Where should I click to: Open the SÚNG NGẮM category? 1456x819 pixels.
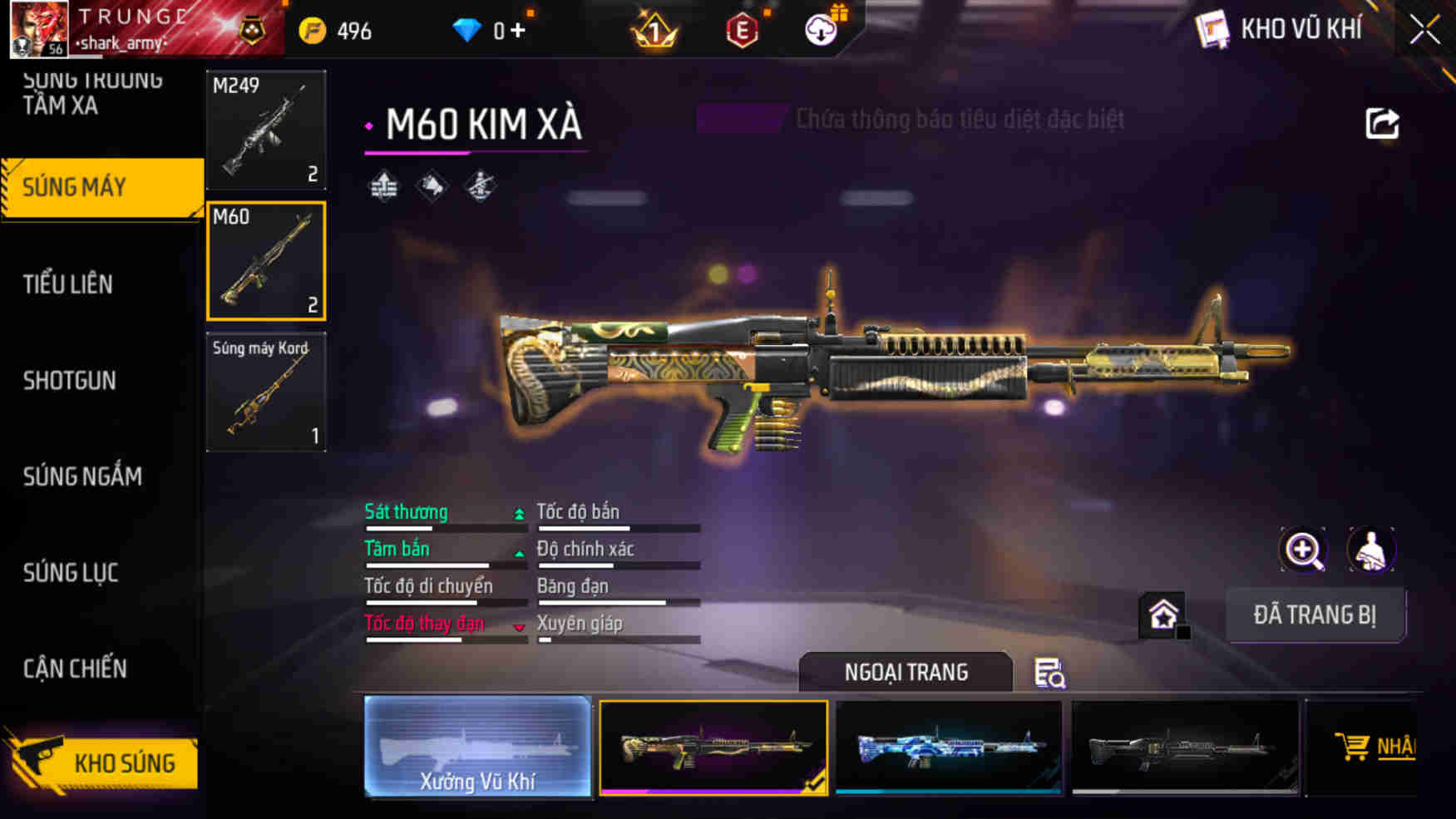[81, 476]
